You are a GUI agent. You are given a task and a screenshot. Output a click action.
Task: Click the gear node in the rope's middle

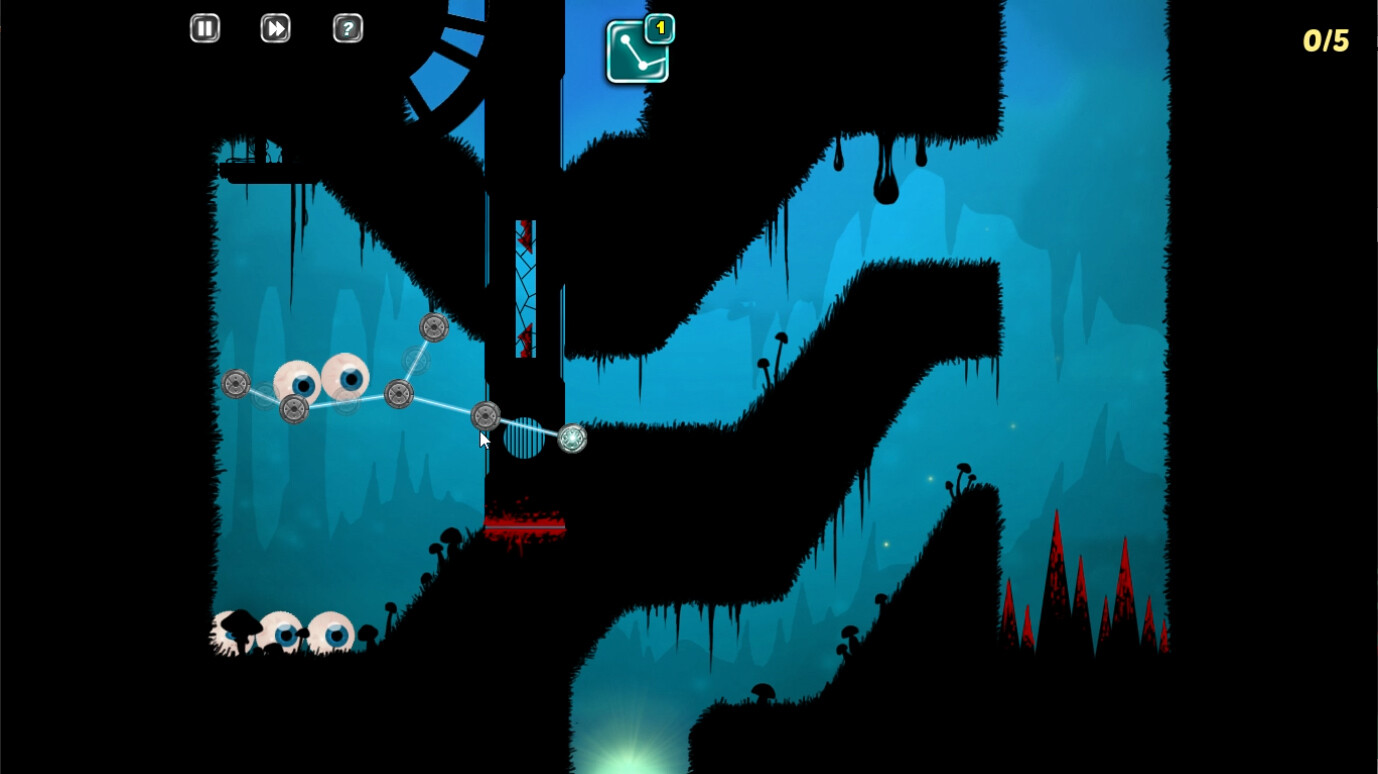click(401, 393)
